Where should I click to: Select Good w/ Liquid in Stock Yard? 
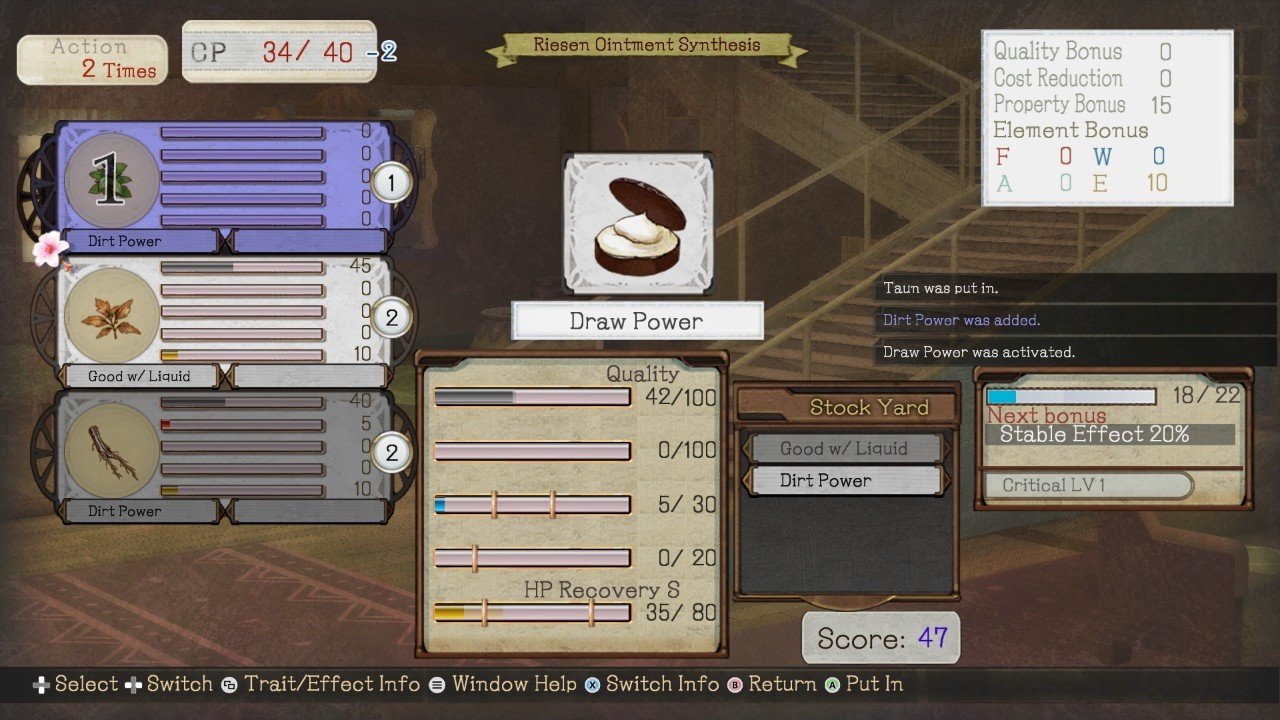(x=845, y=448)
